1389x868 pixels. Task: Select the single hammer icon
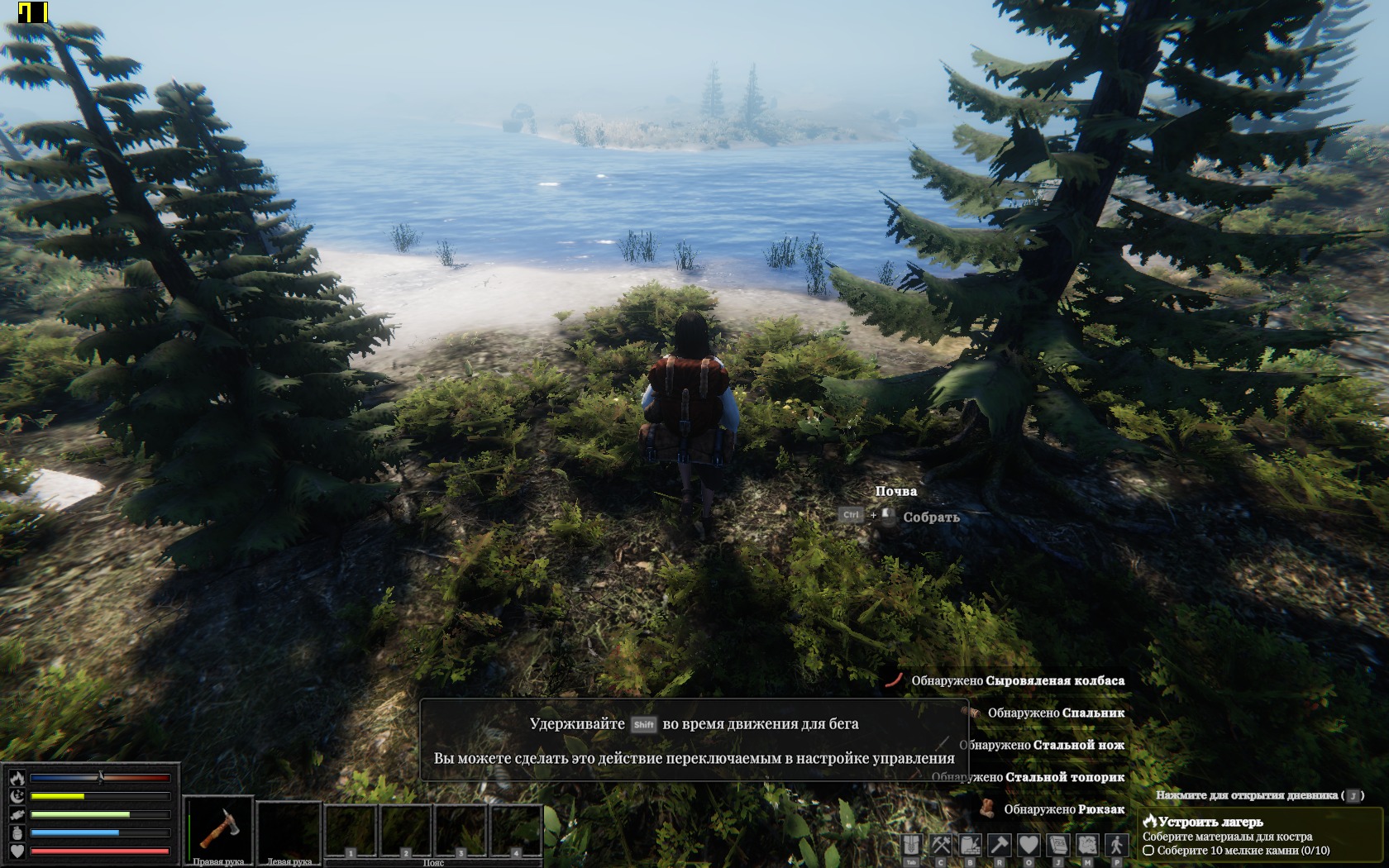[1000, 845]
